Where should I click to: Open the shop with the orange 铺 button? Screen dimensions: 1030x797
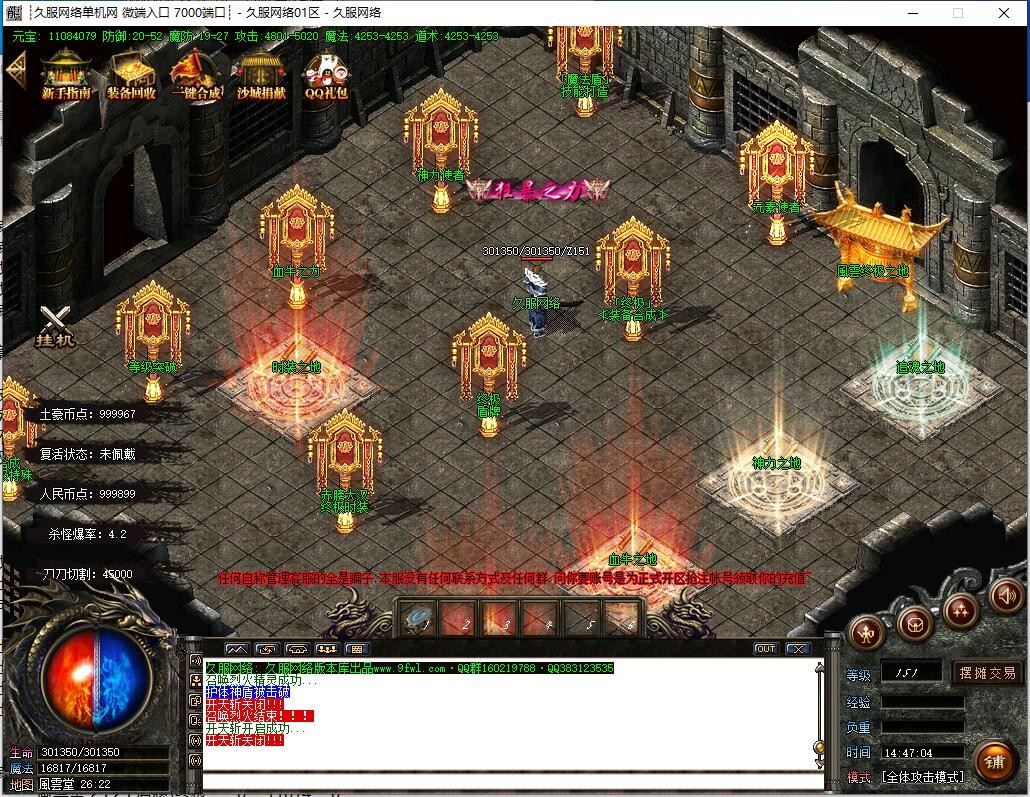click(x=993, y=762)
